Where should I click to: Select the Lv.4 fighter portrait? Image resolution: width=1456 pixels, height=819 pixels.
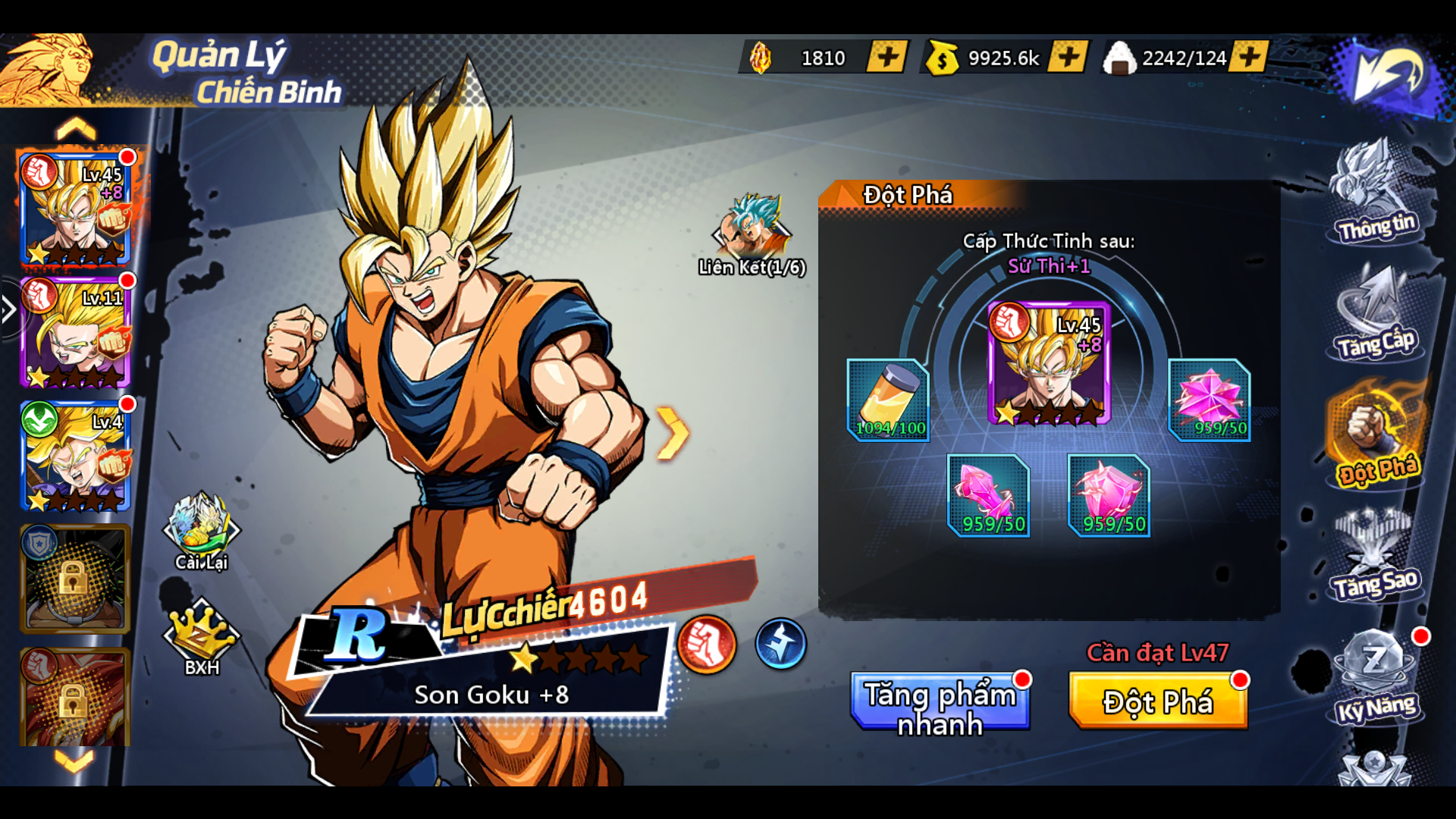coord(76,455)
